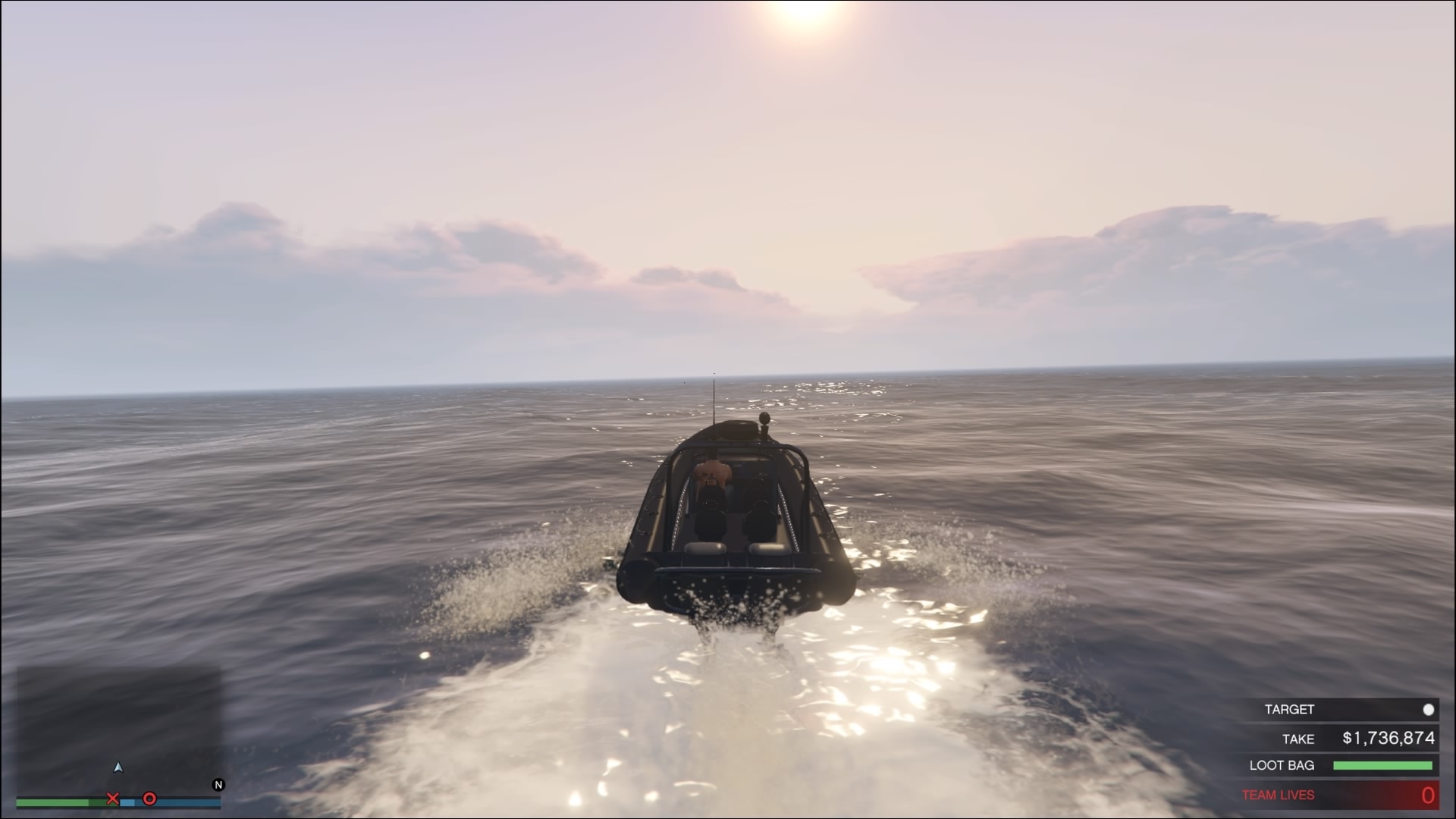Select the red circle blip
Screen dimensions: 1456x819
[150, 799]
